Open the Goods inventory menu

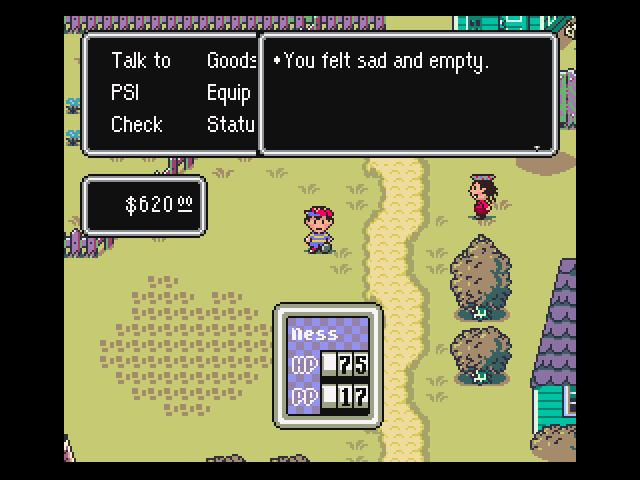pyautogui.click(x=231, y=61)
